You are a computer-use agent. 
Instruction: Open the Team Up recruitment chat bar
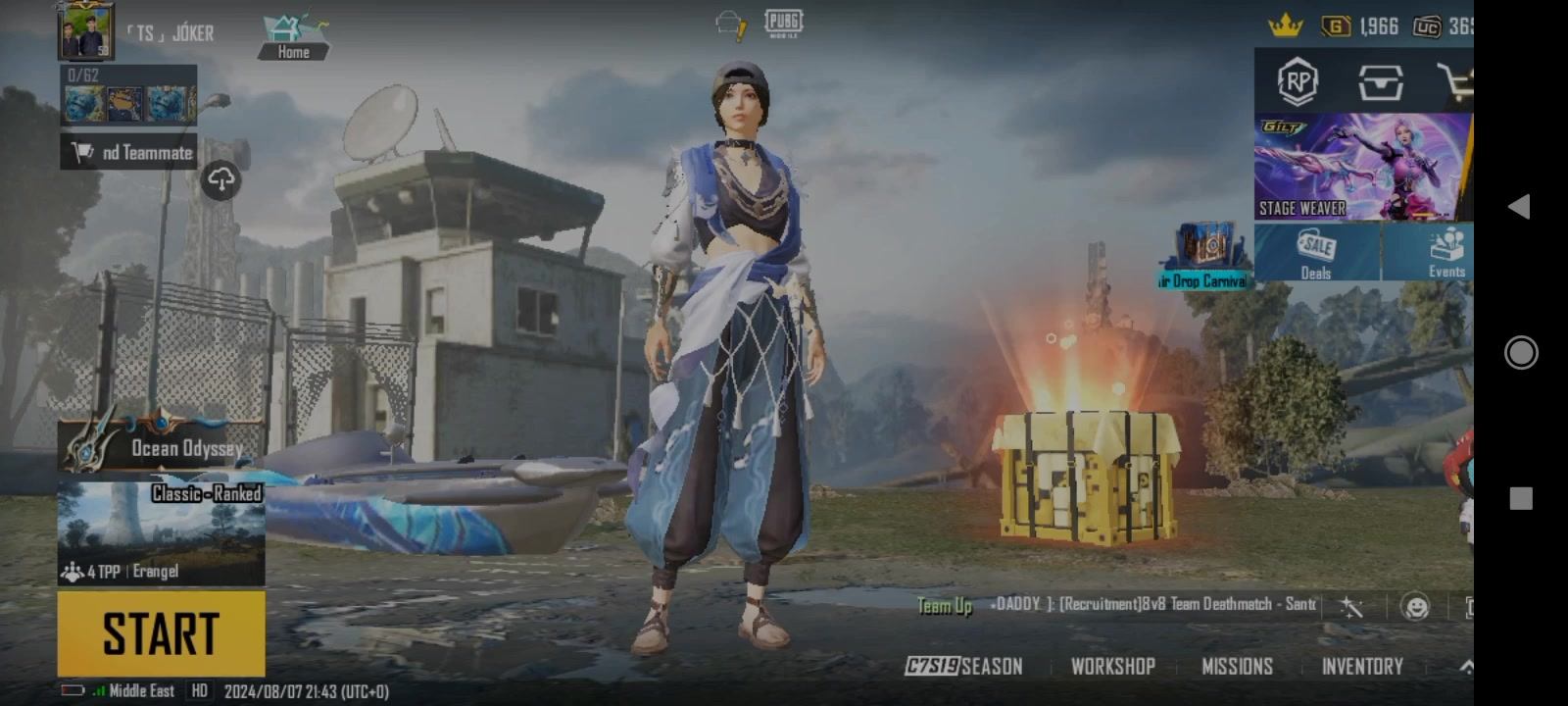[1117, 605]
